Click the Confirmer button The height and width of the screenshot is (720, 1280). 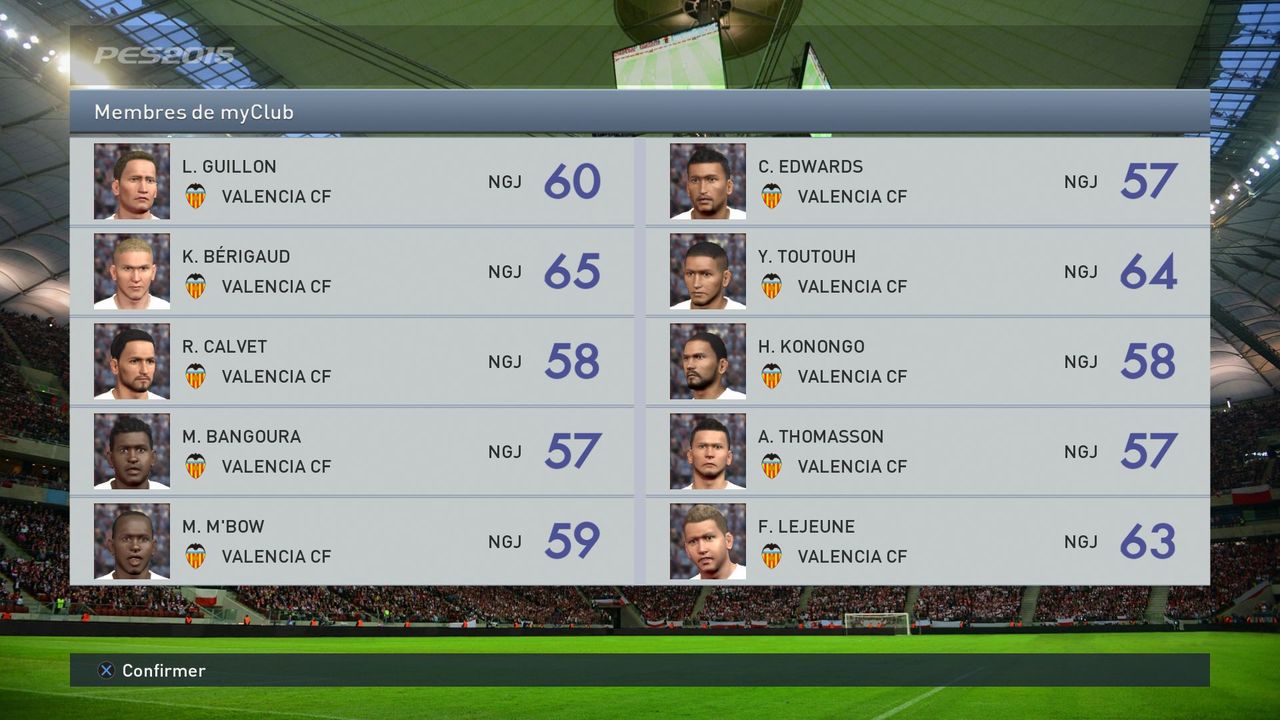[152, 670]
